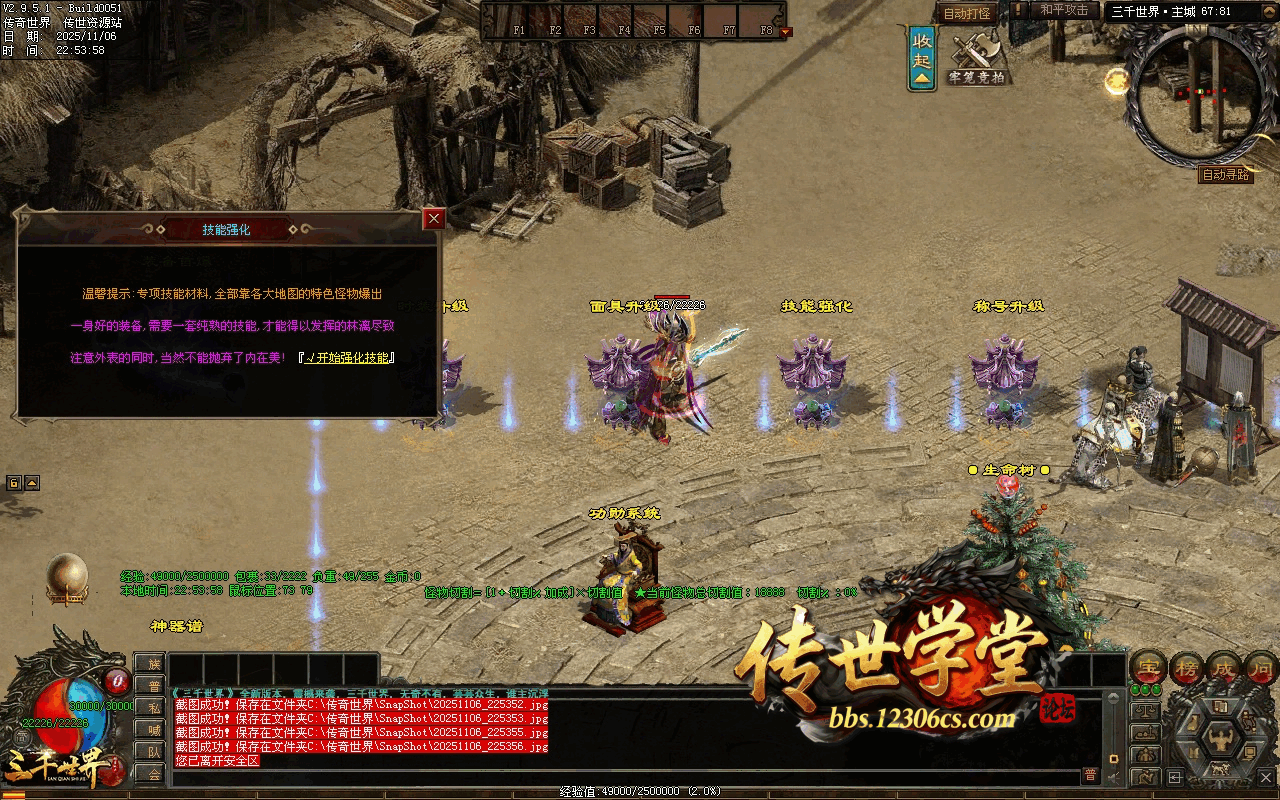Open the 宝 round menu button
Image resolution: width=1280 pixels, height=800 pixels.
[x=1148, y=667]
